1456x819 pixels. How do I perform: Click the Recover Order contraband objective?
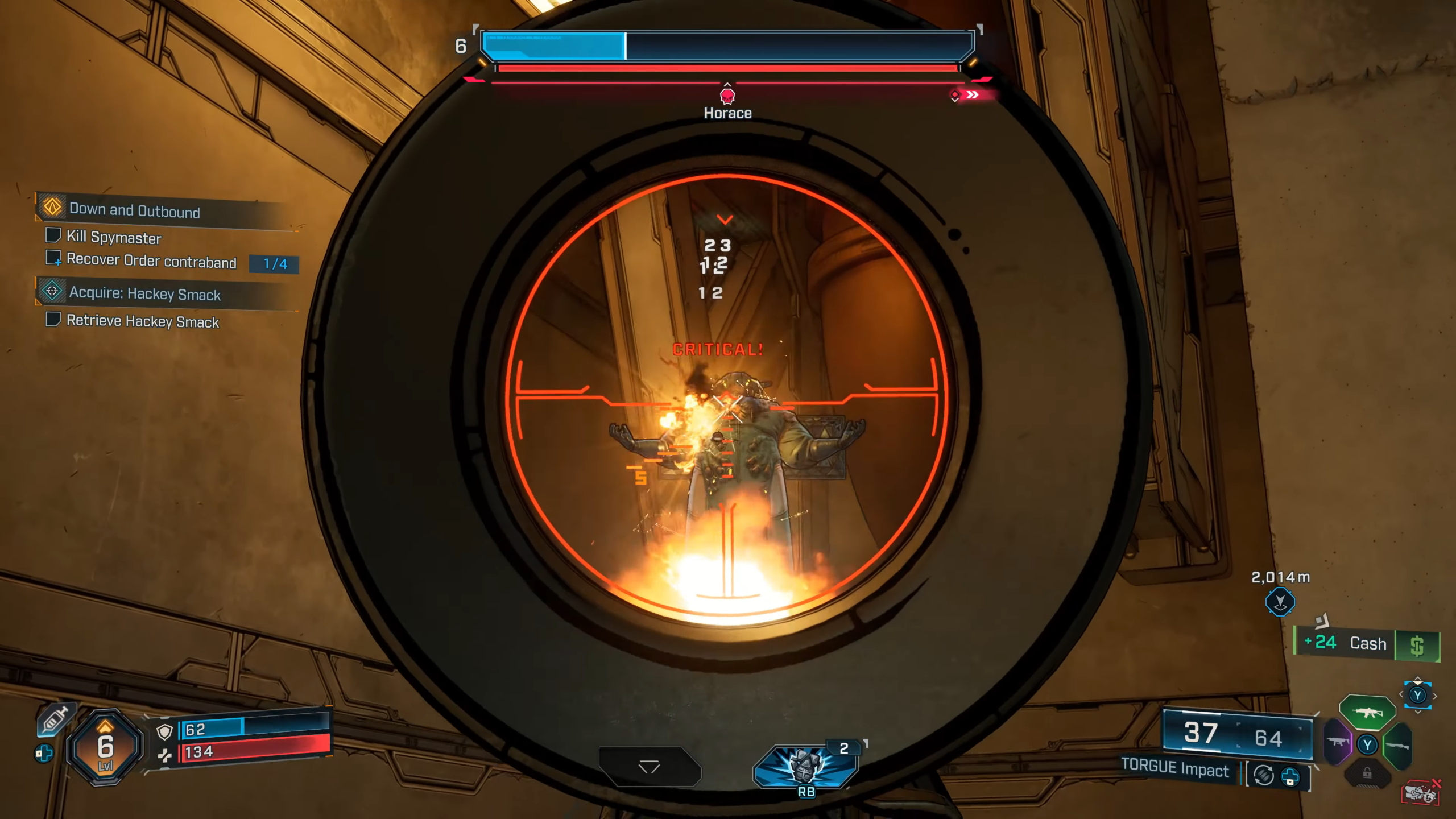click(151, 261)
